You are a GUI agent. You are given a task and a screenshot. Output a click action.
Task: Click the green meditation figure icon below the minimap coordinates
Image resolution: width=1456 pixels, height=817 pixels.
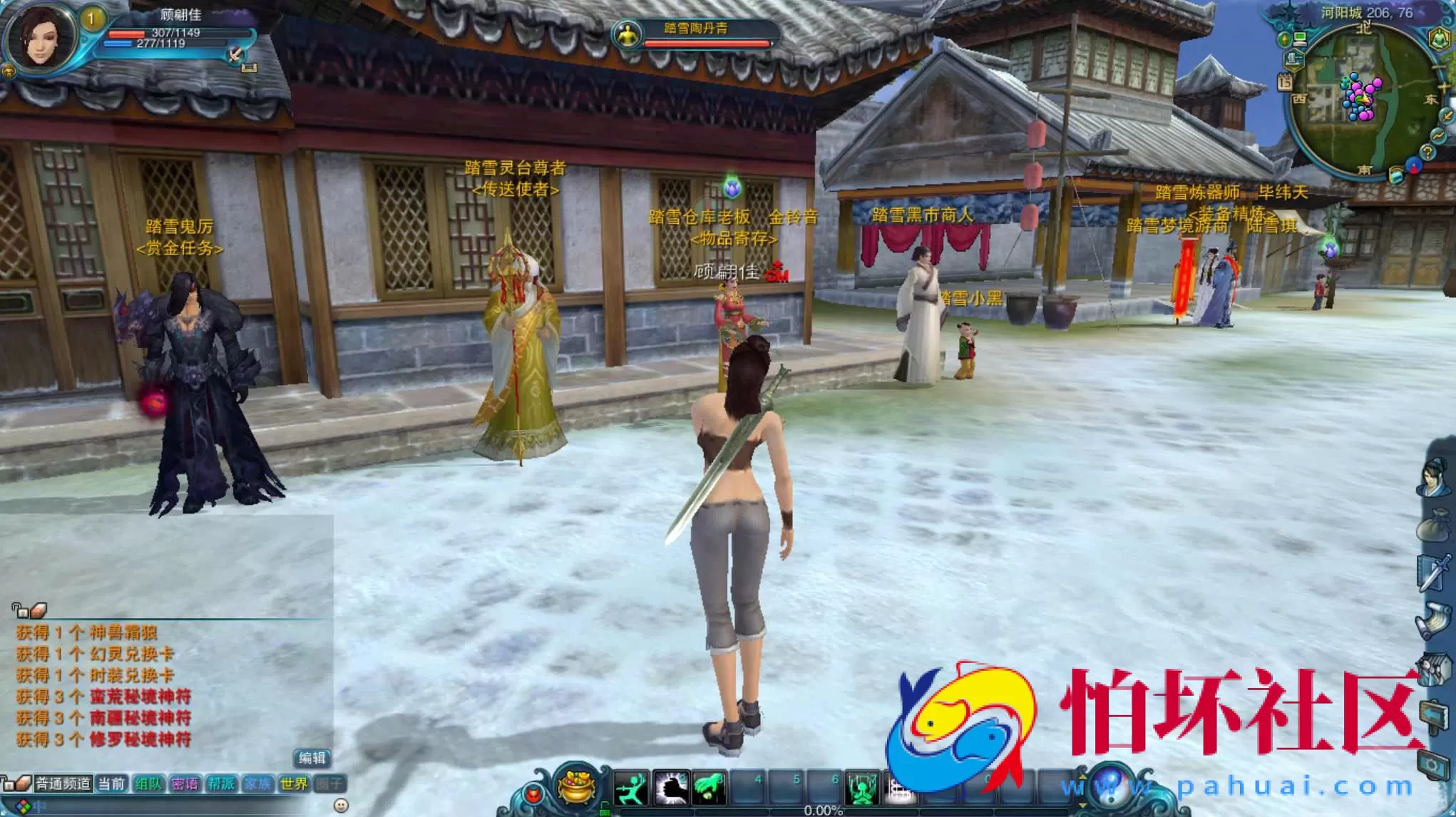[1439, 39]
